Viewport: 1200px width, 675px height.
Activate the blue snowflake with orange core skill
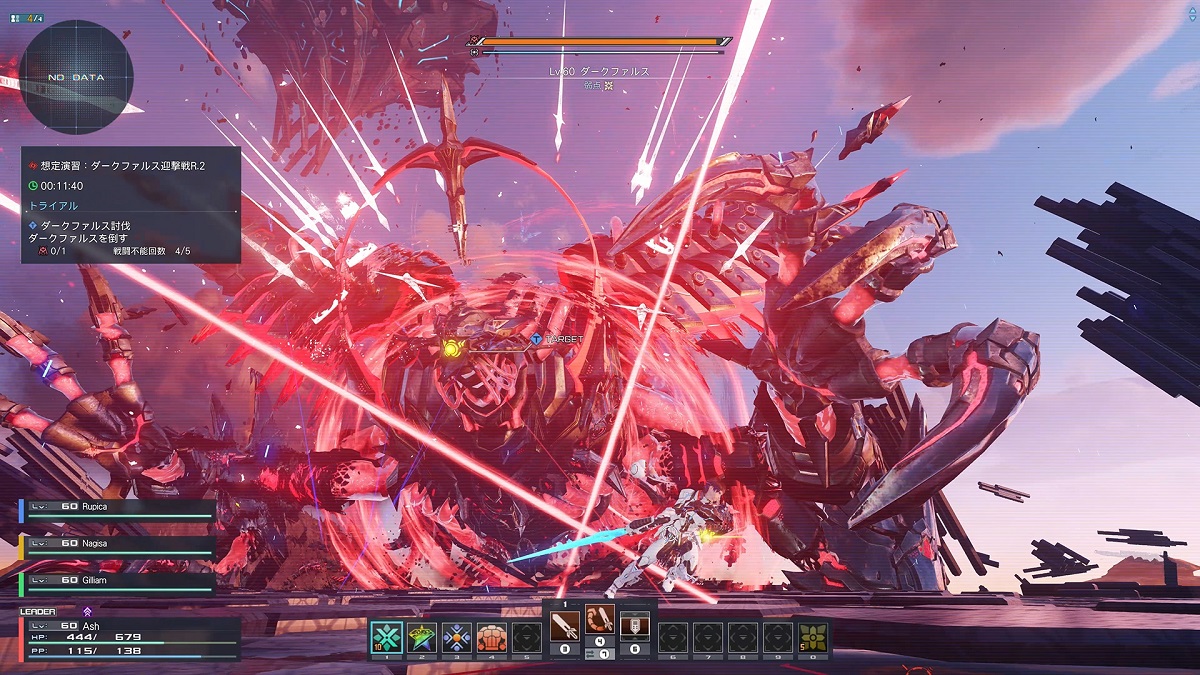click(456, 637)
